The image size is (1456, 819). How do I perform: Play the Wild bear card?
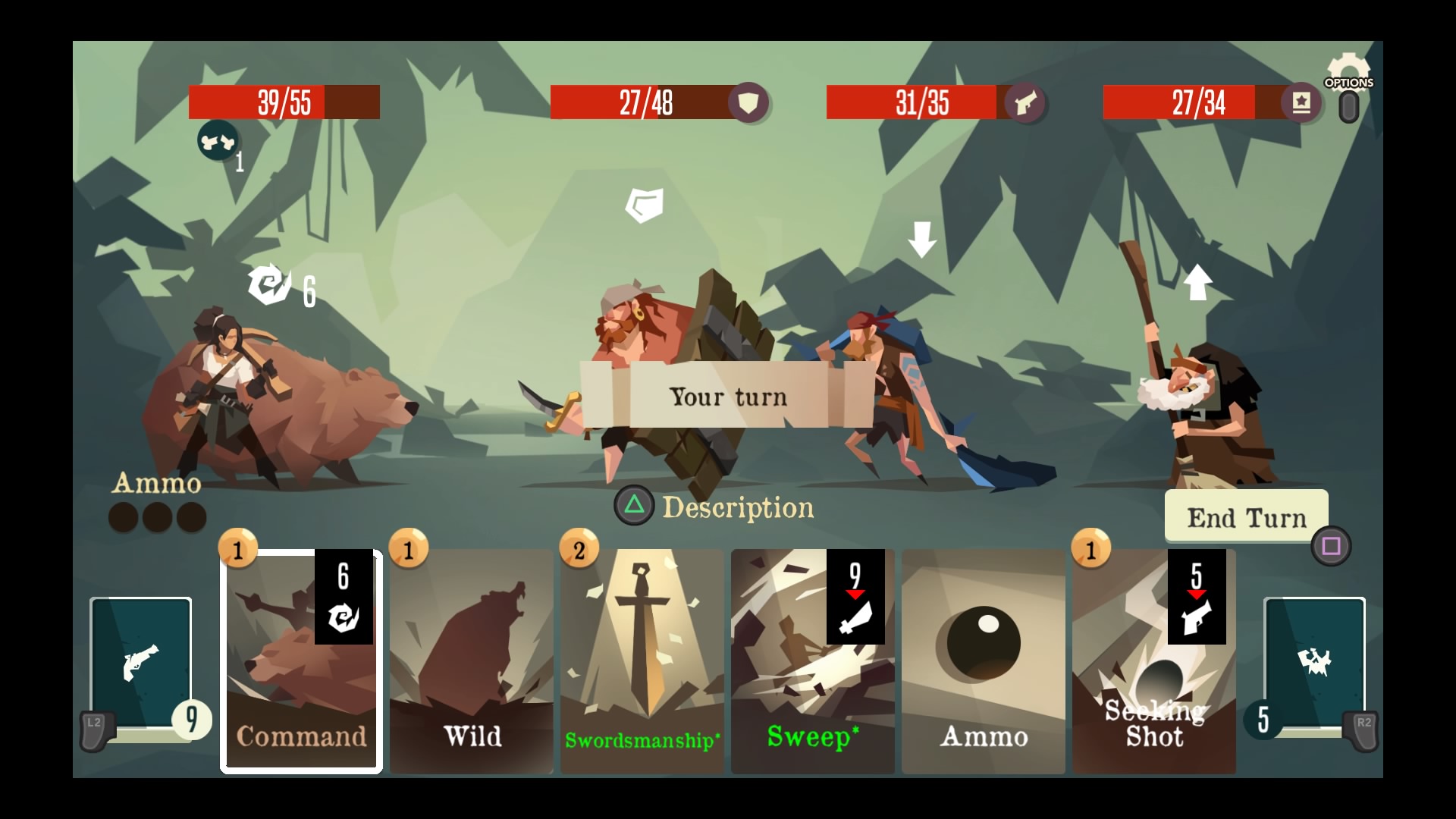pos(472,661)
